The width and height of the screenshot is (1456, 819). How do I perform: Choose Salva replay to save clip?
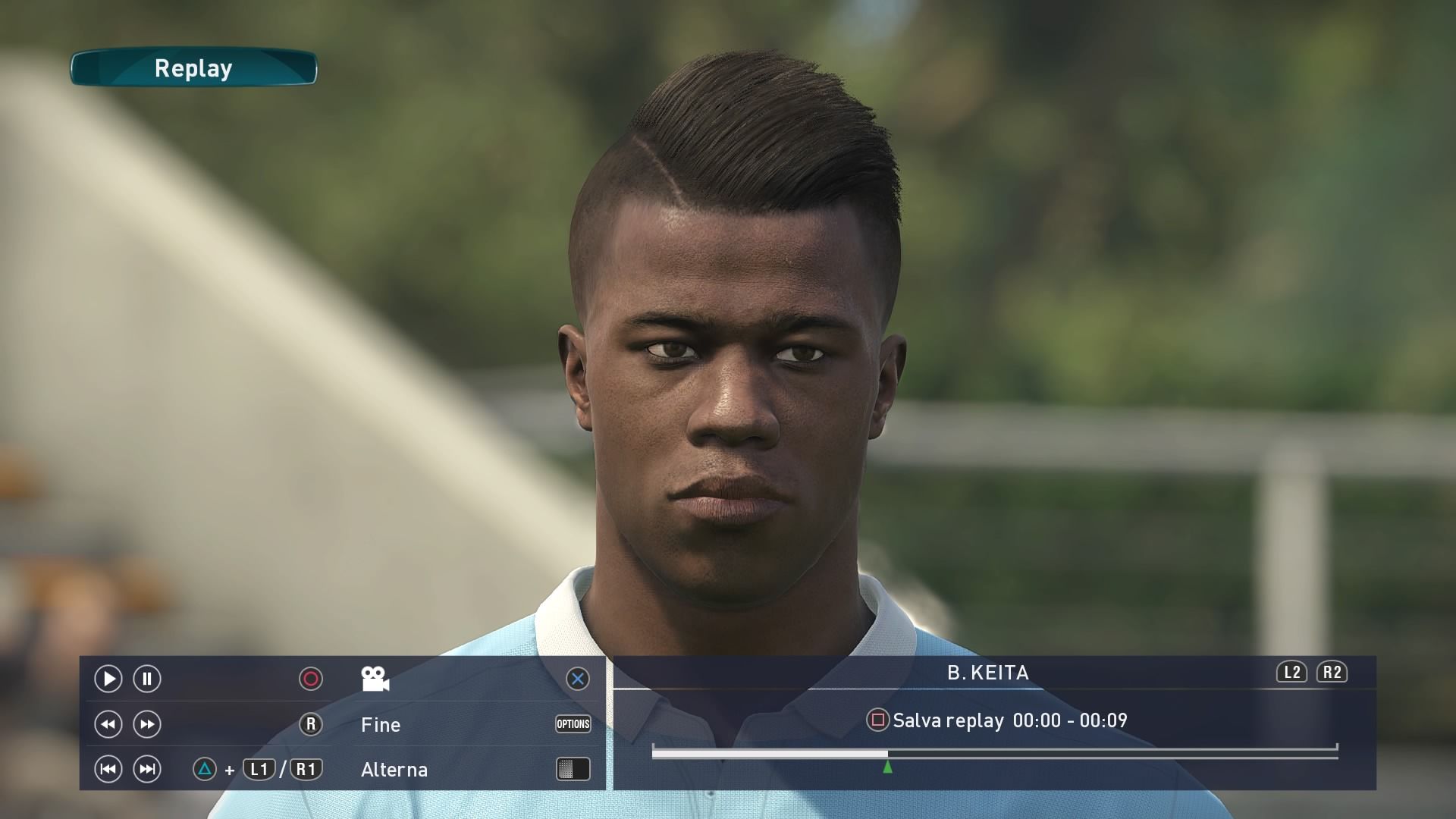click(948, 720)
